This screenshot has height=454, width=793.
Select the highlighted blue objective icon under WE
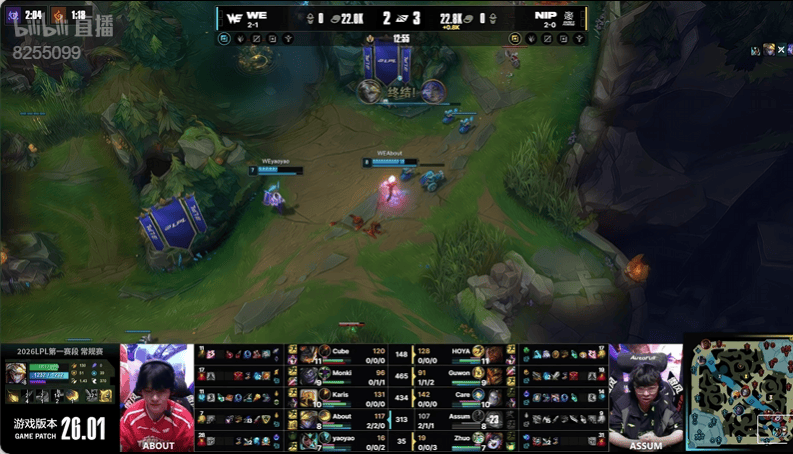225,38
